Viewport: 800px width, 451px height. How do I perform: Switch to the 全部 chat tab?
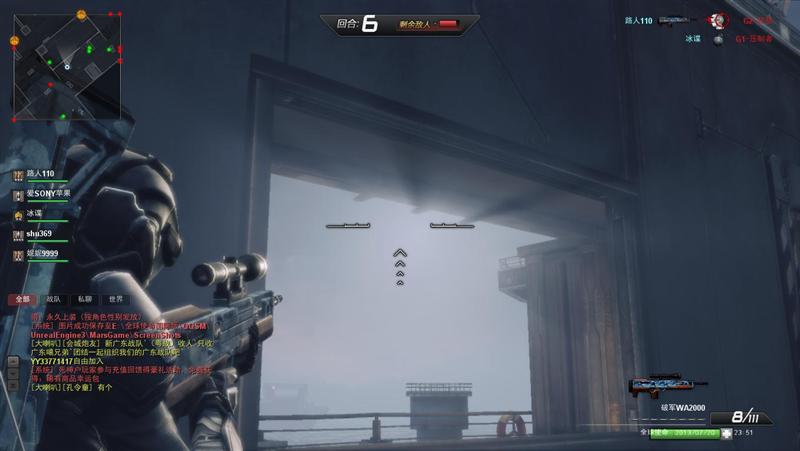pyautogui.click(x=21, y=299)
